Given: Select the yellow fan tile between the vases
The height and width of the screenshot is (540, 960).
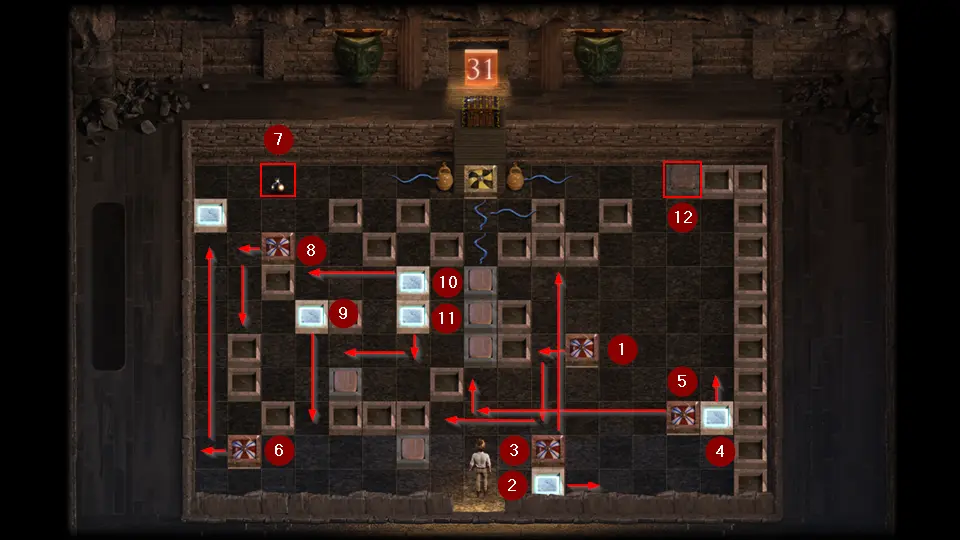Looking at the screenshot, I should tap(481, 179).
